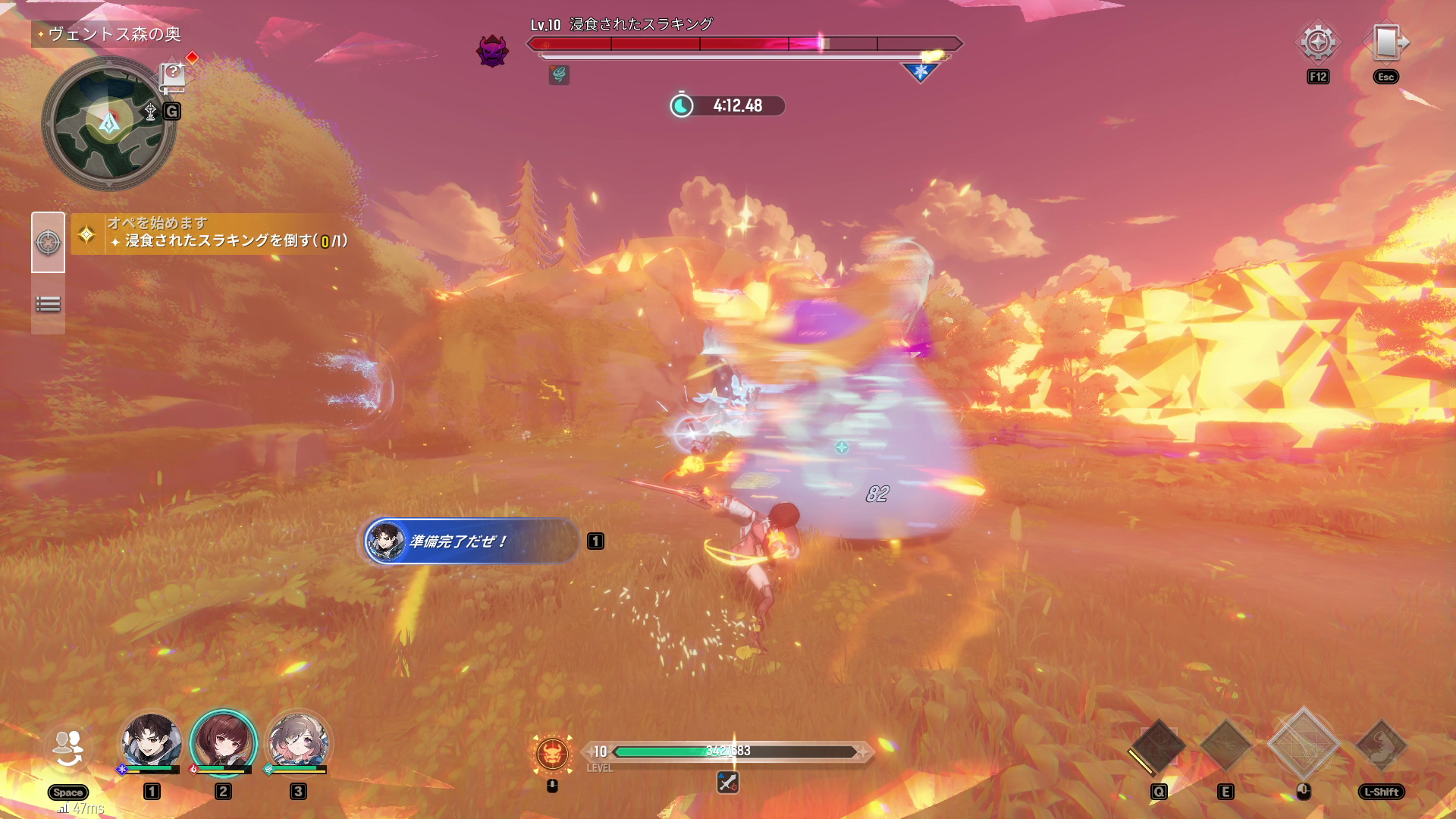The width and height of the screenshot is (1456, 819).
Task: Click the orange demon face burst icon
Action: click(x=553, y=753)
